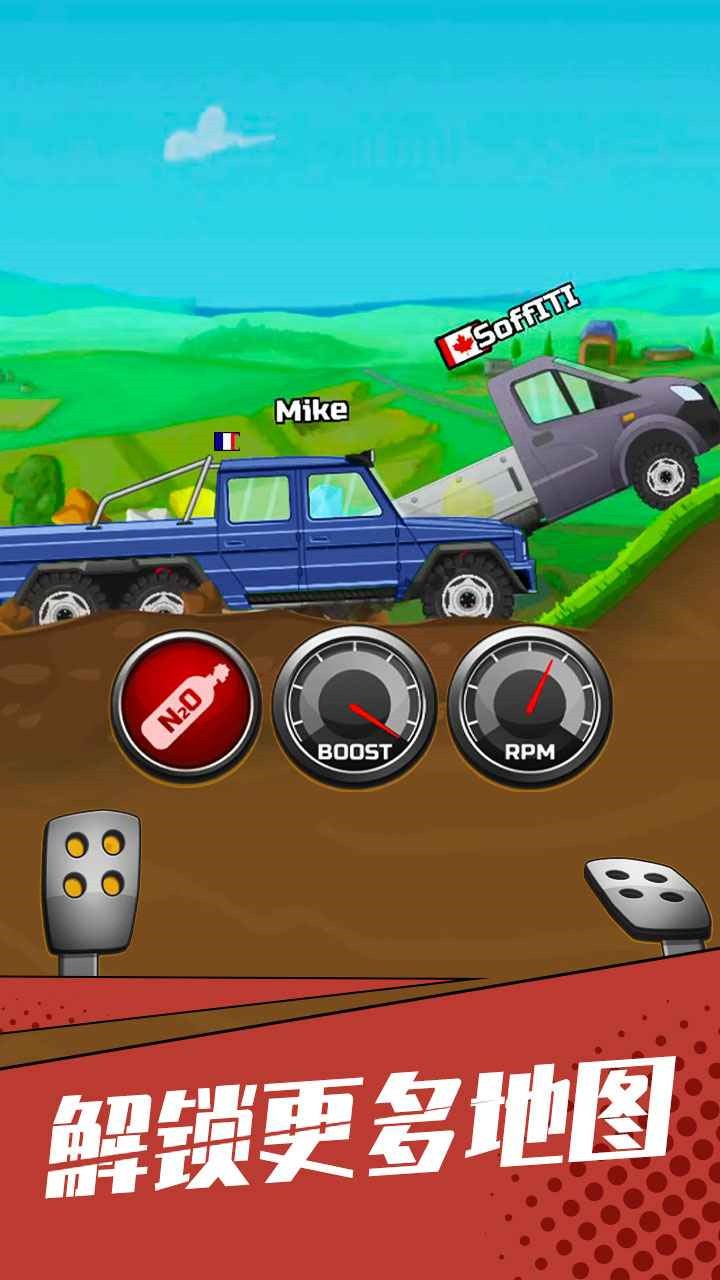Tap the gas pedal with dark holes
The image size is (720, 1280).
[648, 897]
